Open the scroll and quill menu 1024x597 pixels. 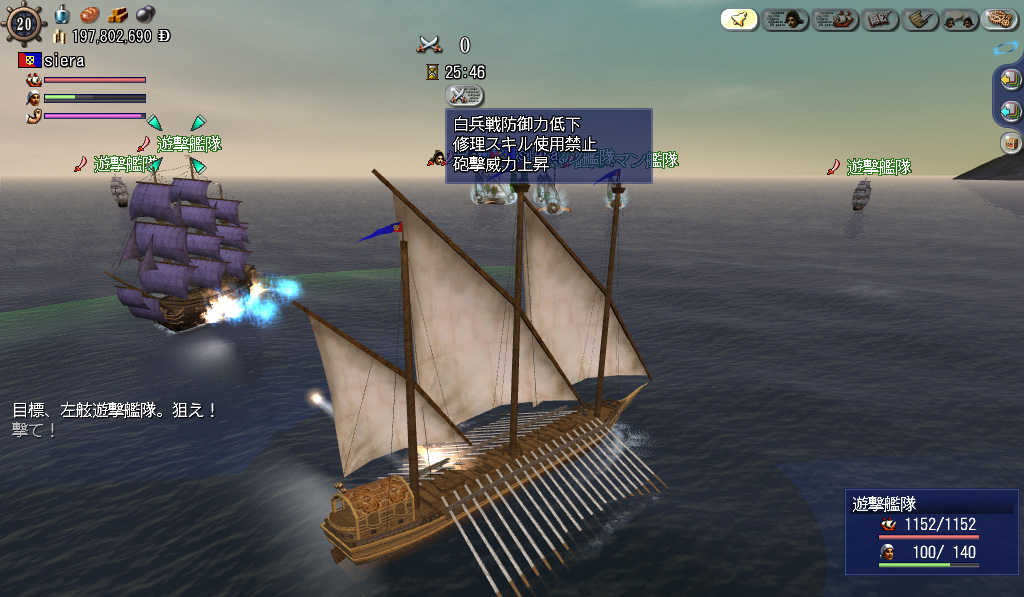click(920, 19)
